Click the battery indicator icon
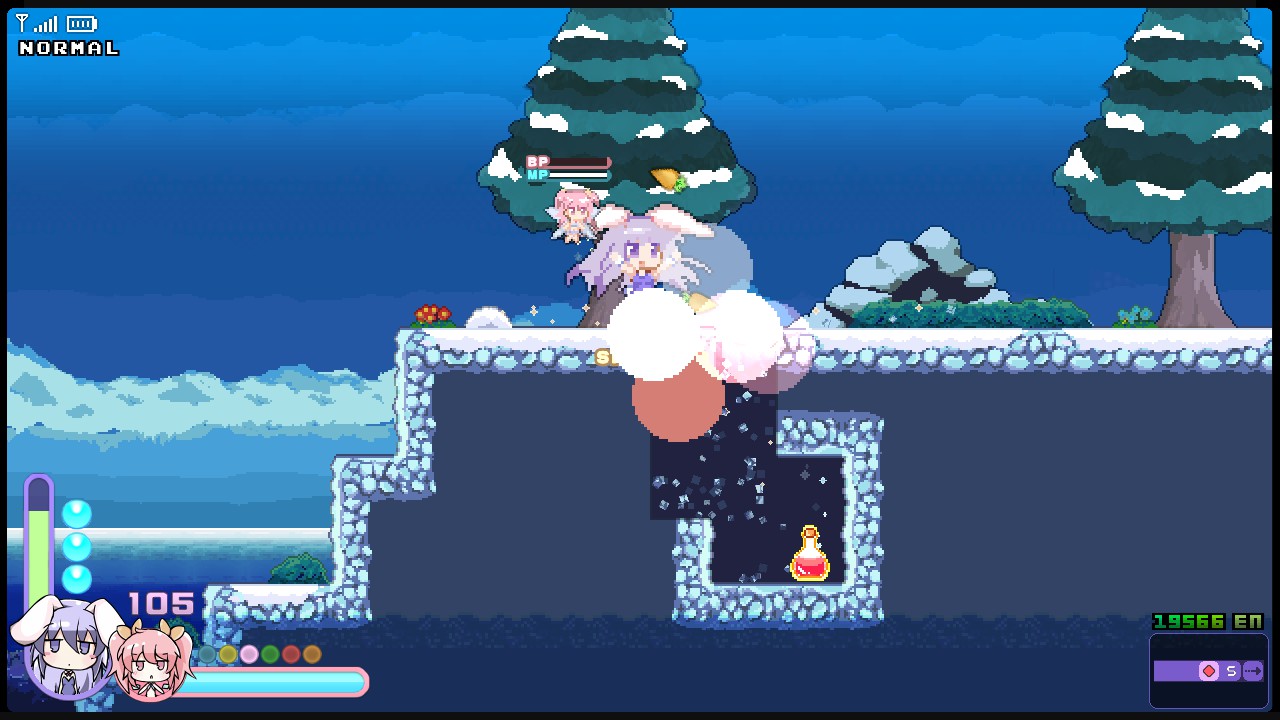 [x=83, y=23]
